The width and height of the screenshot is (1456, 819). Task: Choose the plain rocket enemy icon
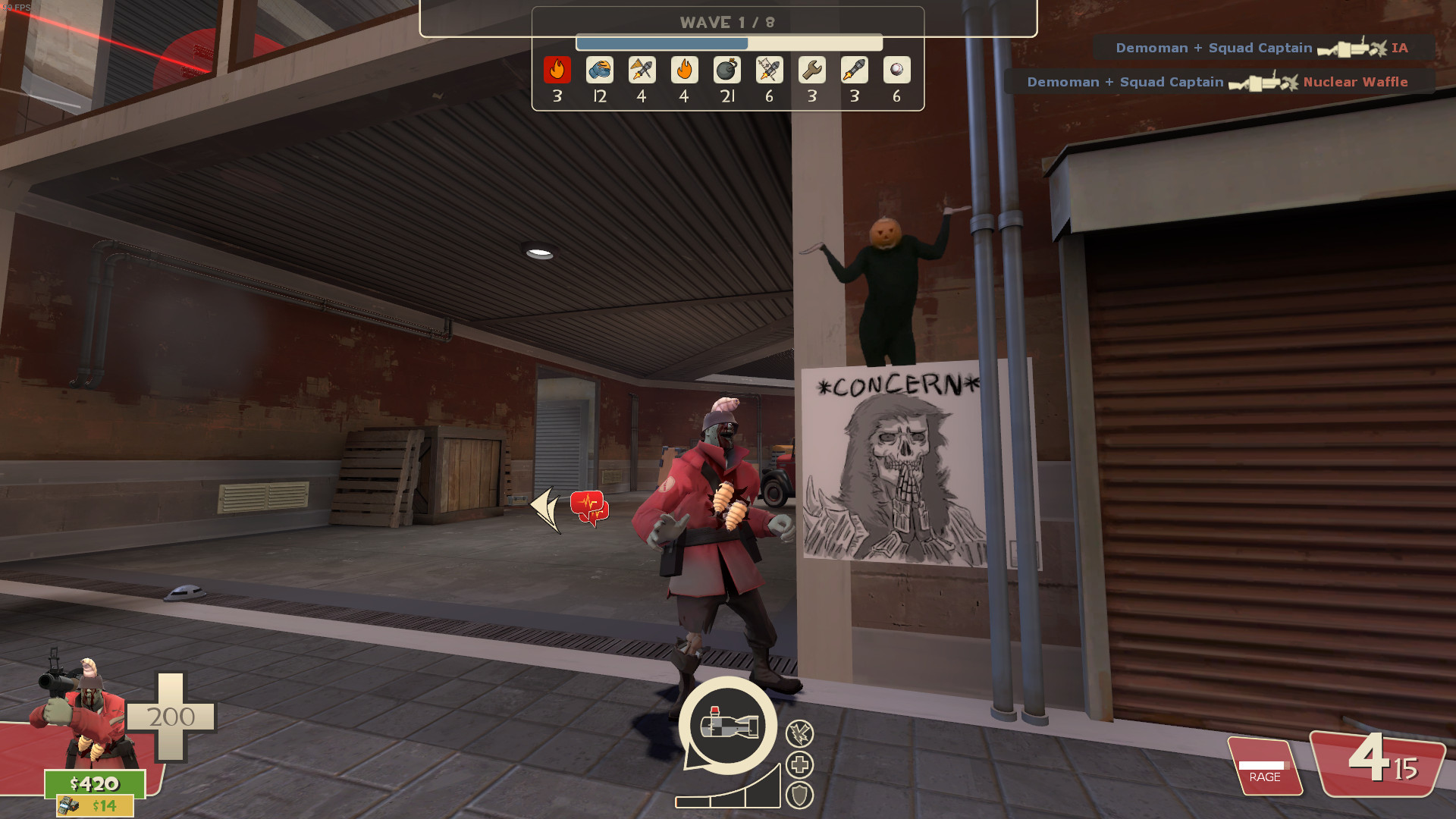pyautogui.click(x=854, y=71)
